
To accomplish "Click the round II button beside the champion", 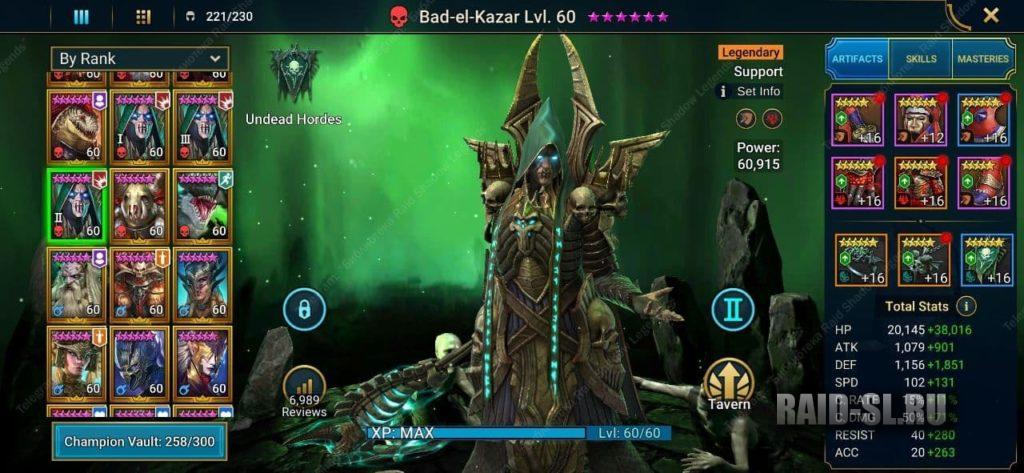I will click(x=733, y=309).
